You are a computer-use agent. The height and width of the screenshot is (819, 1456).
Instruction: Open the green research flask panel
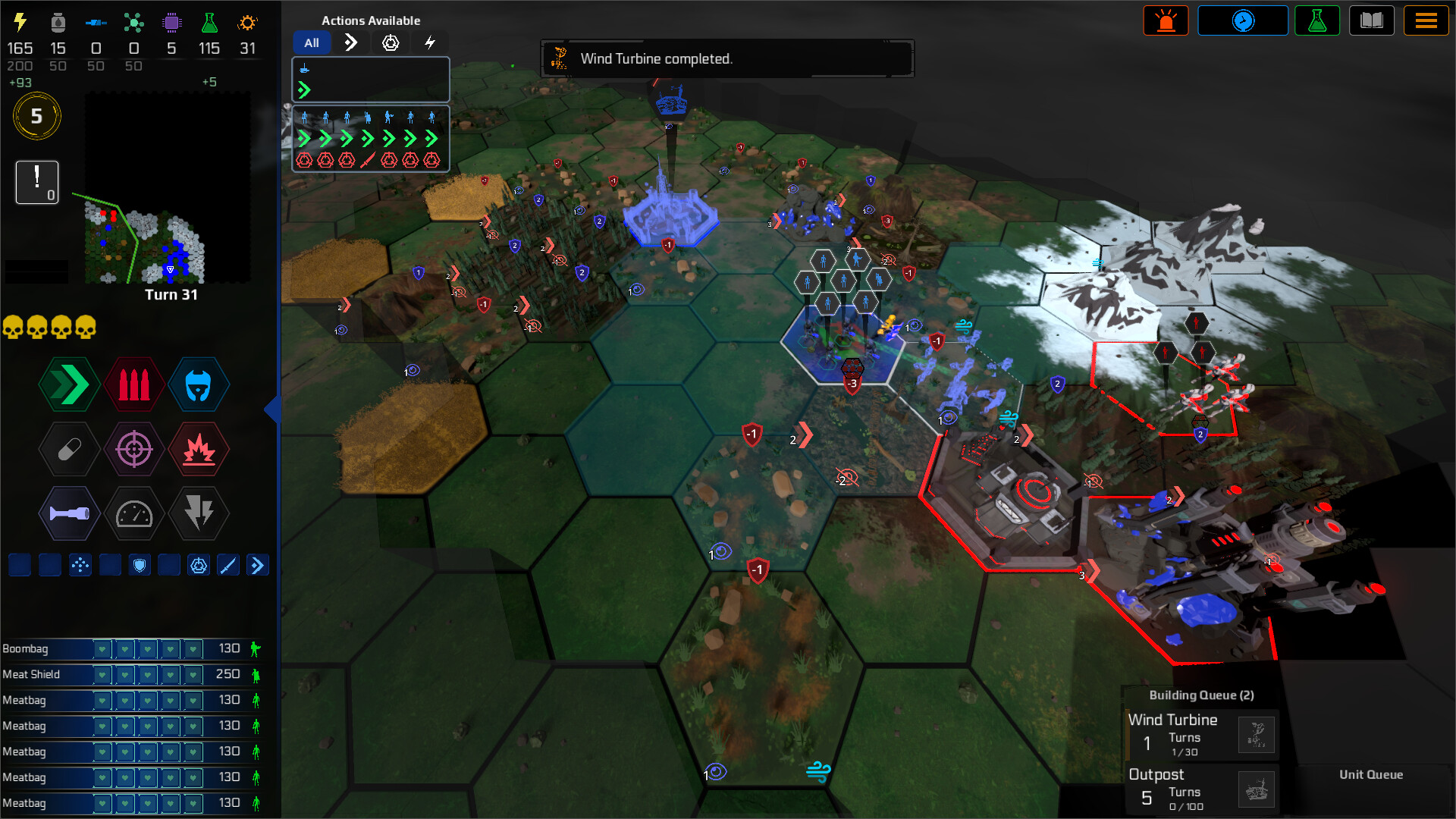(1318, 20)
